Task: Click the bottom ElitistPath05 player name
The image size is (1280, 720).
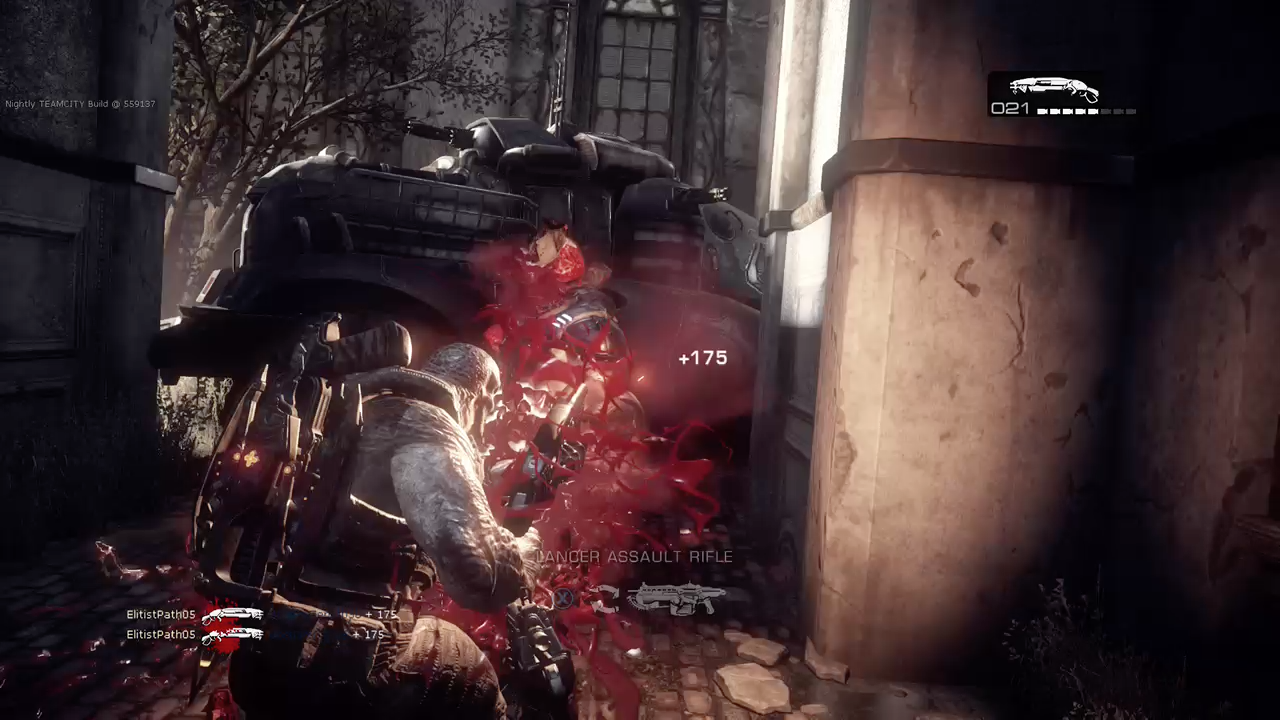Action: coord(160,634)
